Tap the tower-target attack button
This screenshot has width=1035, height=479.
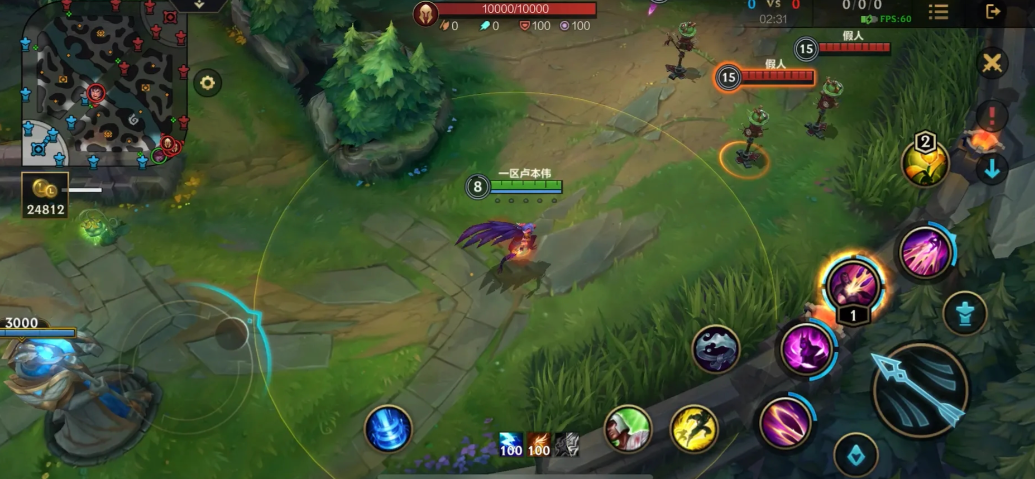(964, 314)
